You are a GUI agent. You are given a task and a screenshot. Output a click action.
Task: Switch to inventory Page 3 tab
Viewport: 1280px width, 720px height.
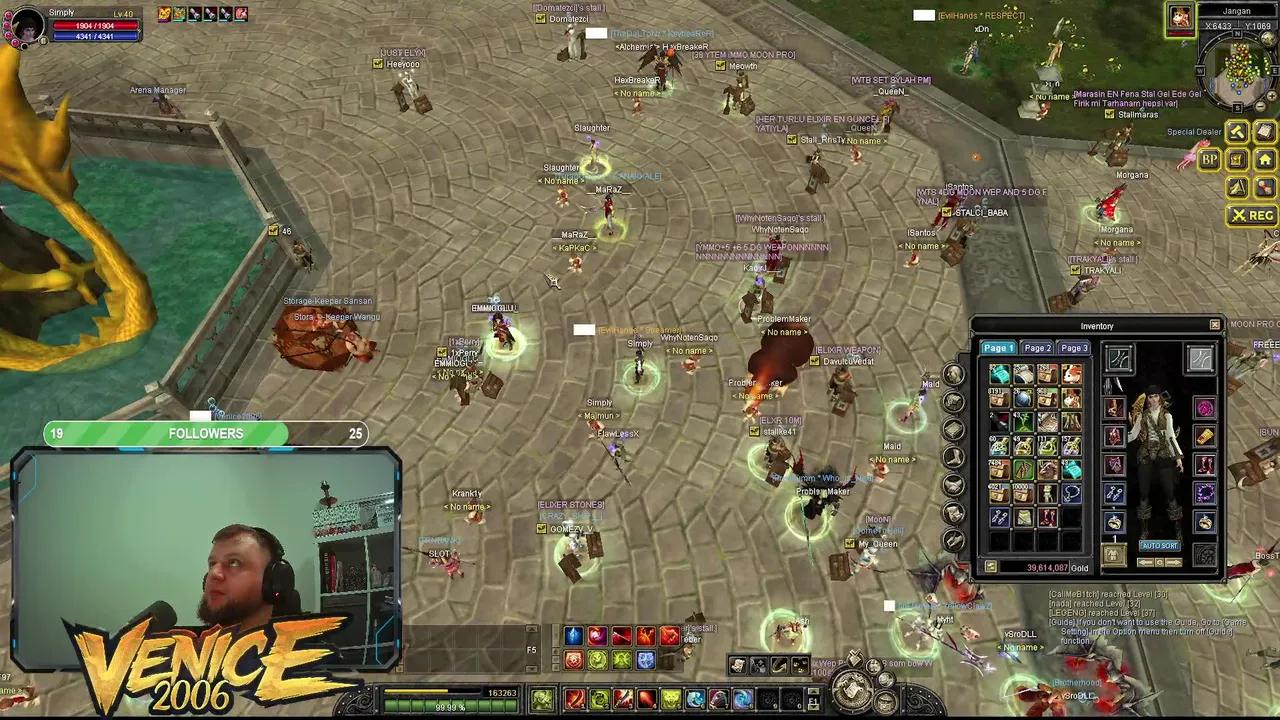pyautogui.click(x=1073, y=347)
